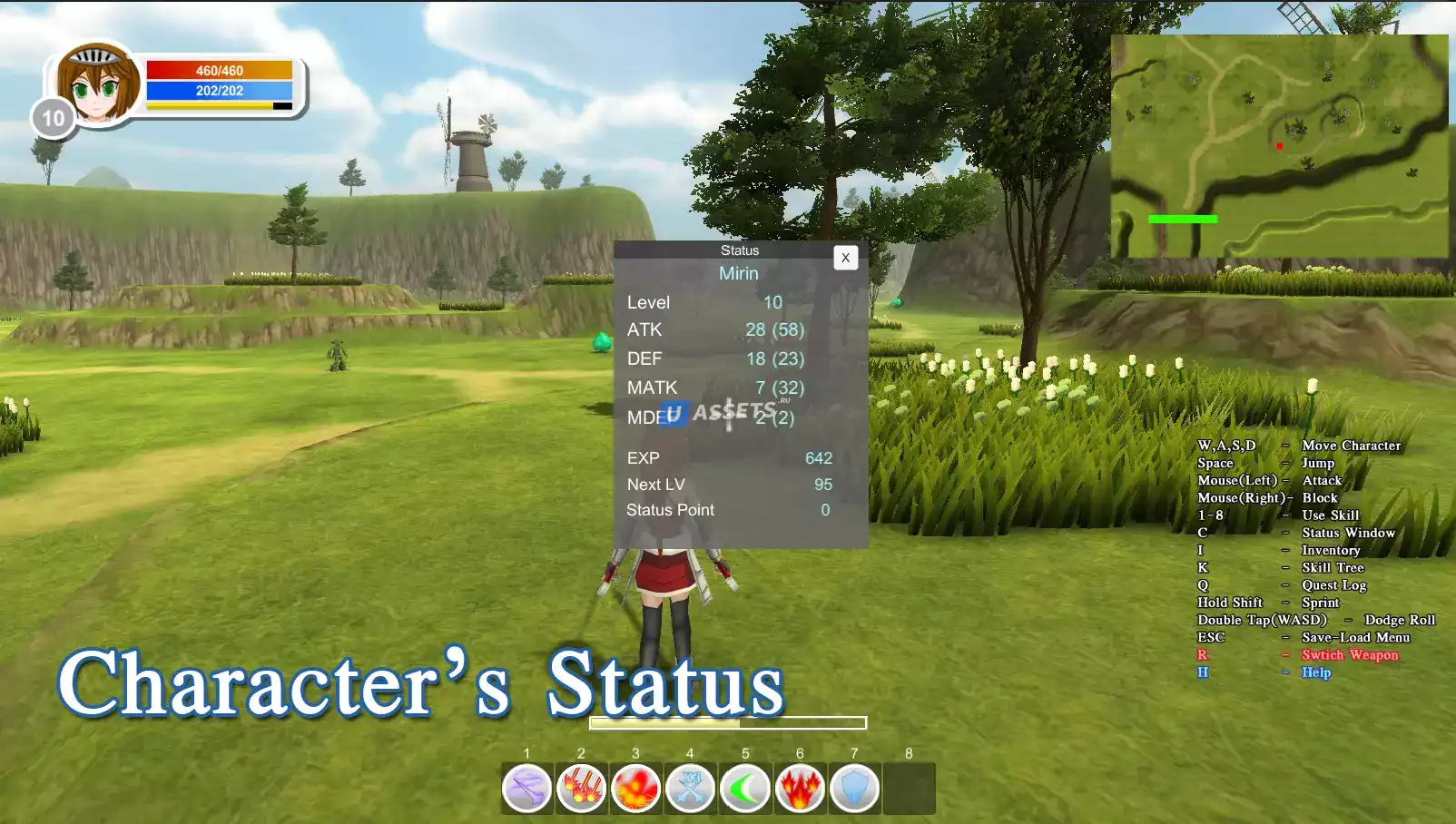Cast the fiery explosion skill
The width and height of the screenshot is (1456, 824).
pos(635,788)
